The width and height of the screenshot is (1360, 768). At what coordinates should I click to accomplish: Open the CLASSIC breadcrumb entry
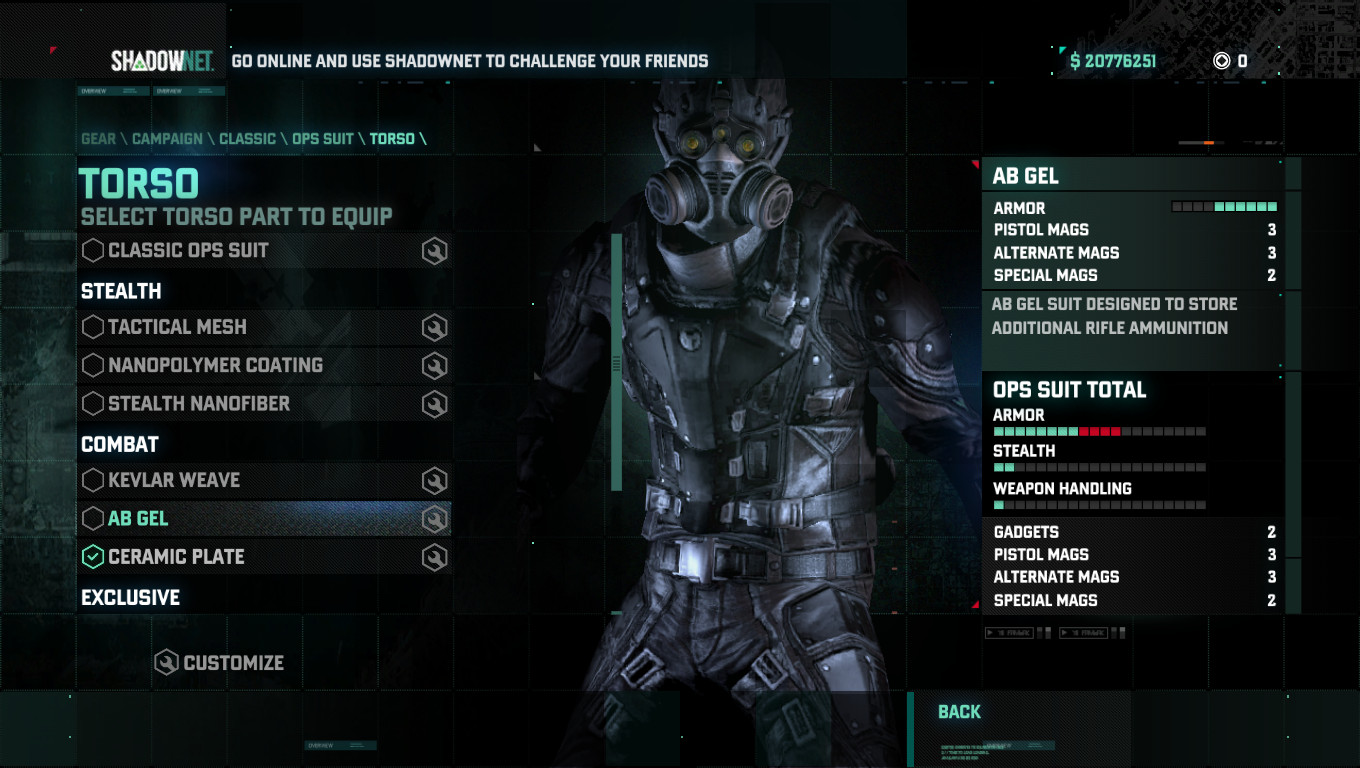click(245, 139)
